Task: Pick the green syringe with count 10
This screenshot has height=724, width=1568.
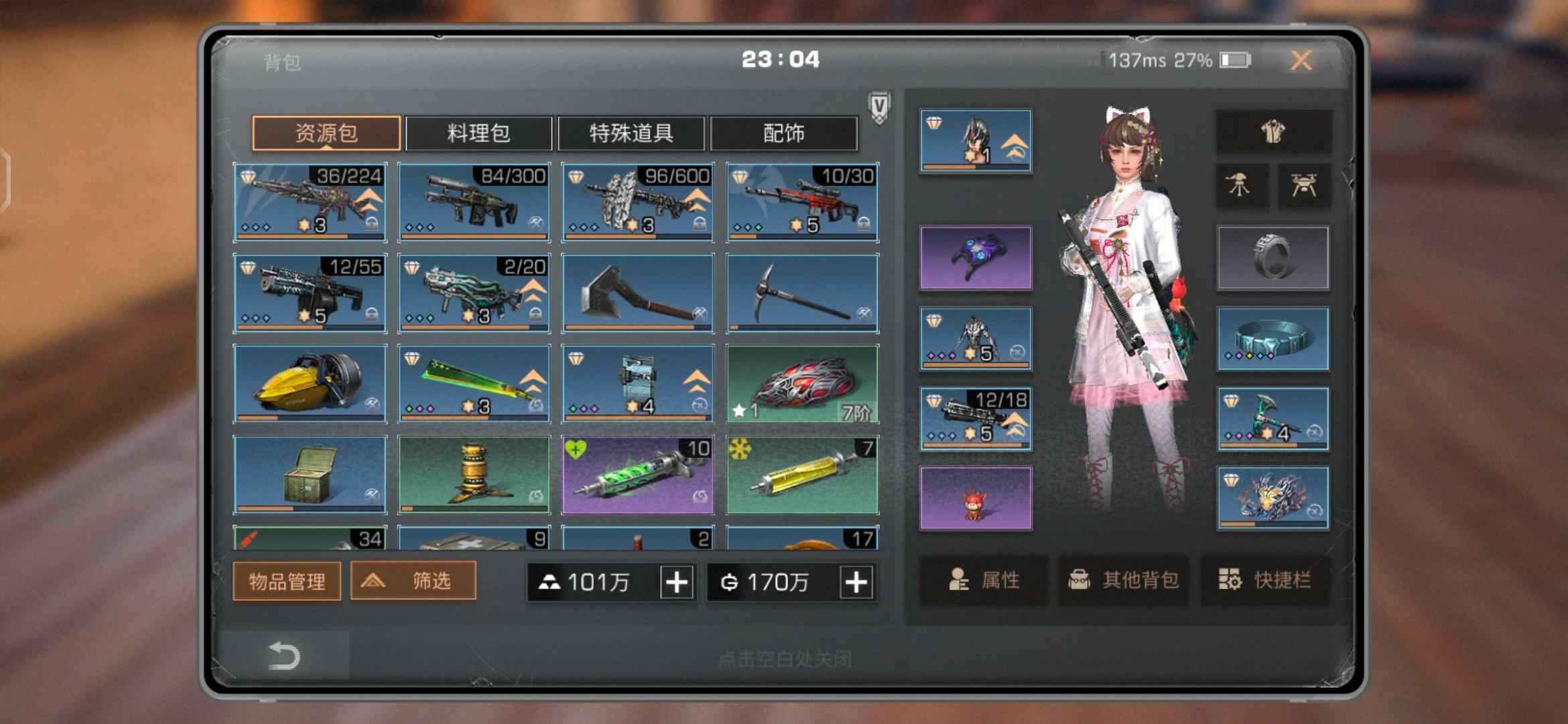Action: (x=637, y=475)
